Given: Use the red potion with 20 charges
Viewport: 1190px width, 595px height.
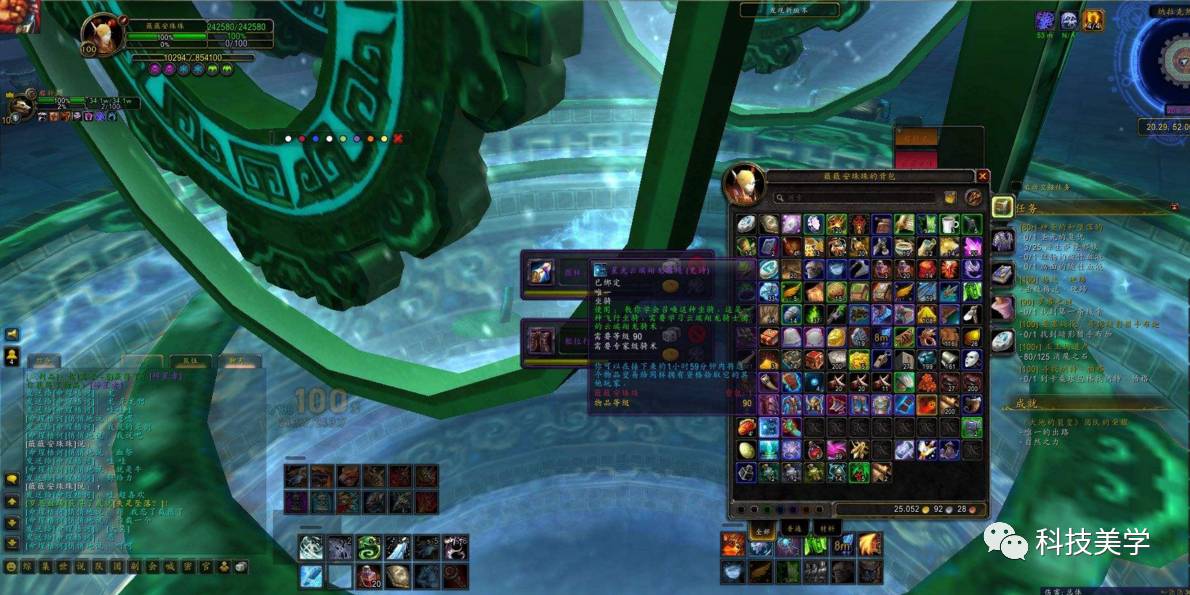Looking at the screenshot, I should pos(369,575).
